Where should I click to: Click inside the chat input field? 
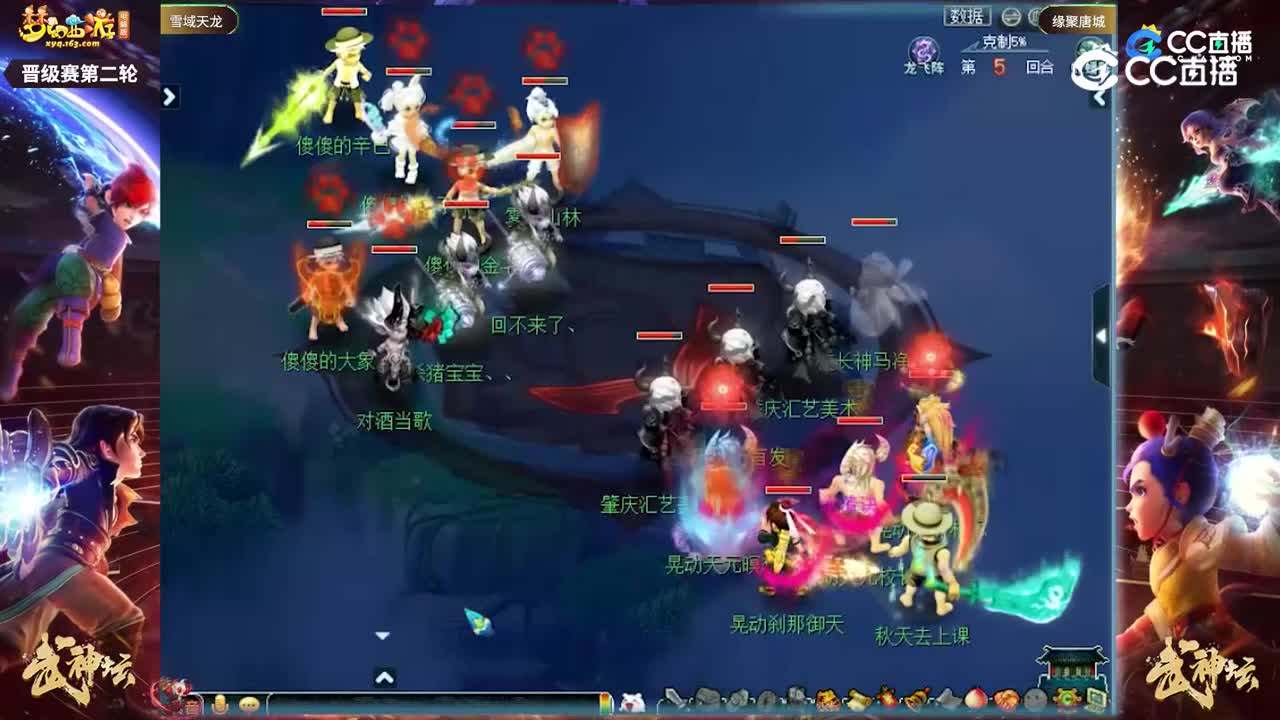click(430, 703)
